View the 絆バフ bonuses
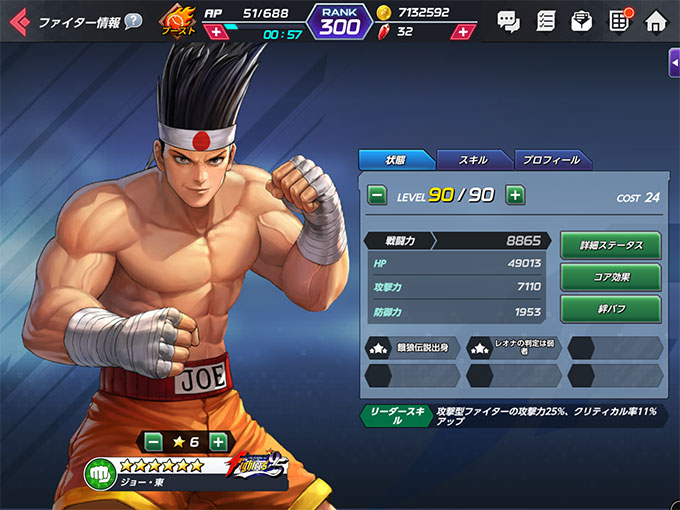 [610, 309]
